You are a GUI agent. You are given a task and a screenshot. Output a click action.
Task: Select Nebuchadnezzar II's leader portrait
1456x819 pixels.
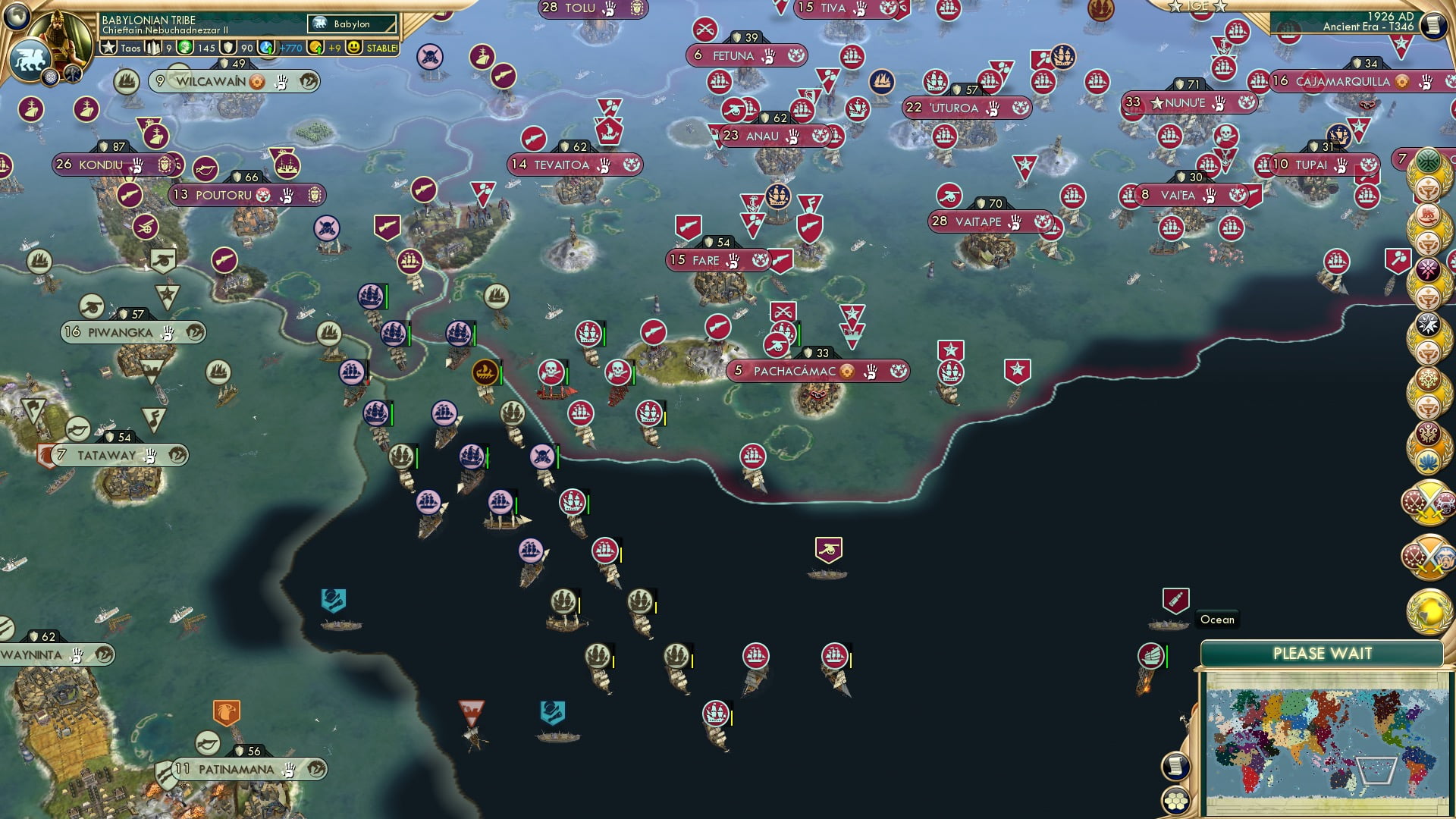[61, 35]
